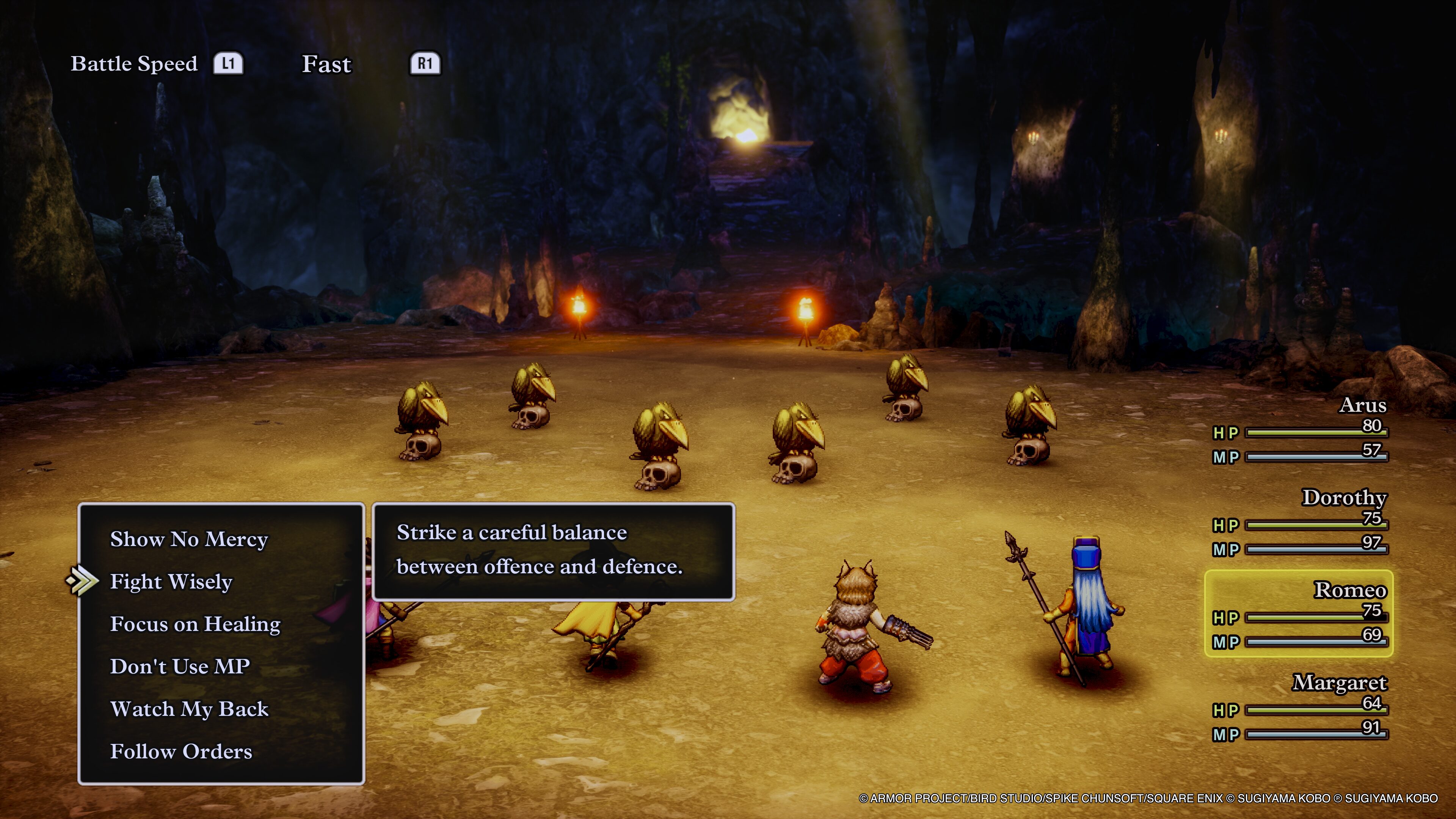Set tactic to Focus on Healing

coord(195,624)
